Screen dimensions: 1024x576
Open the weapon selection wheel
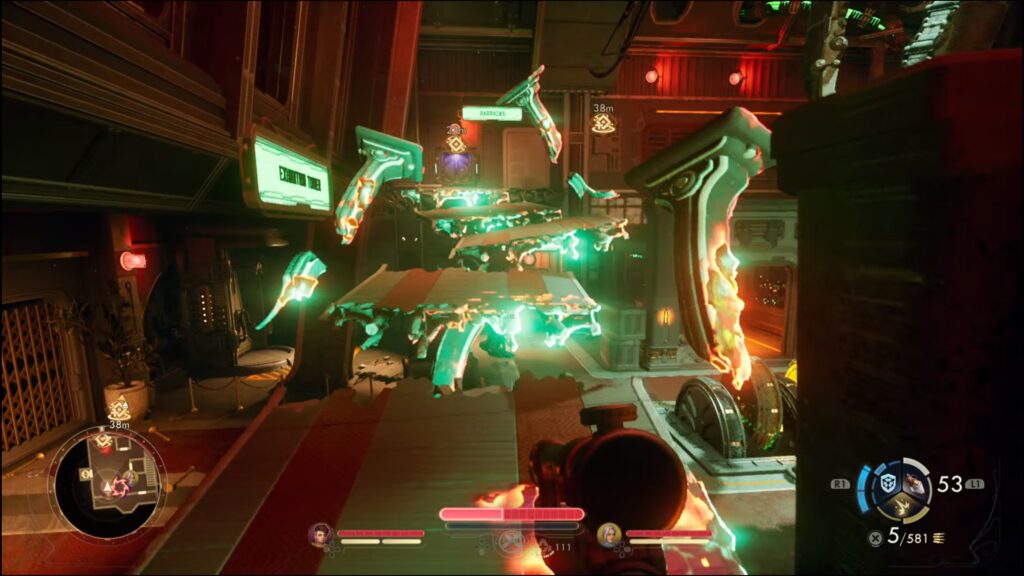pyautogui.click(x=903, y=490)
